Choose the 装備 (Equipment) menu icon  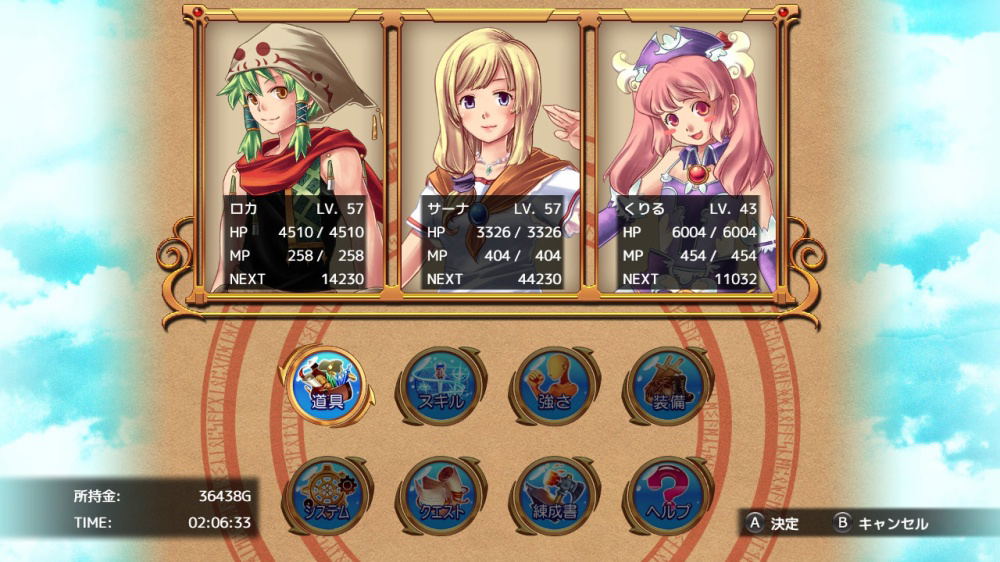669,386
